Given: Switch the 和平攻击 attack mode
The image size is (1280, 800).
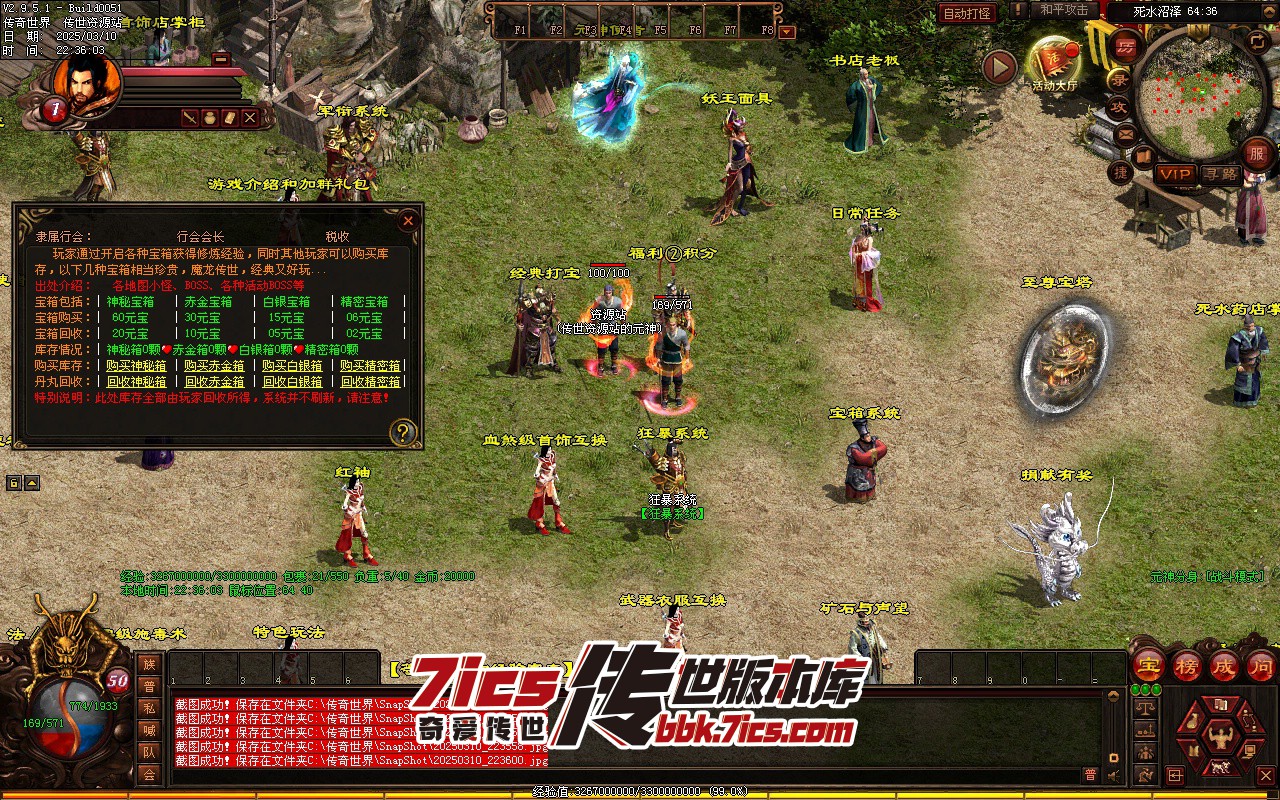Looking at the screenshot, I should click(1063, 10).
